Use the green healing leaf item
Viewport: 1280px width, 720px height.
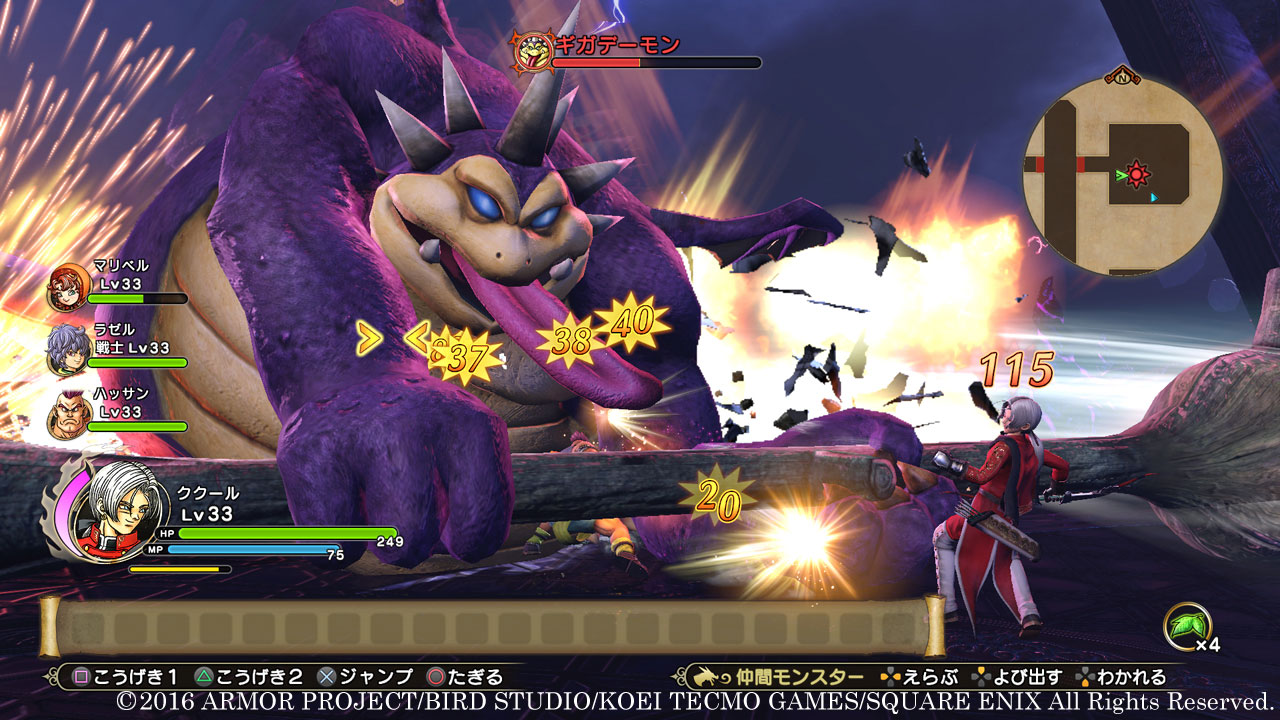click(x=1187, y=626)
